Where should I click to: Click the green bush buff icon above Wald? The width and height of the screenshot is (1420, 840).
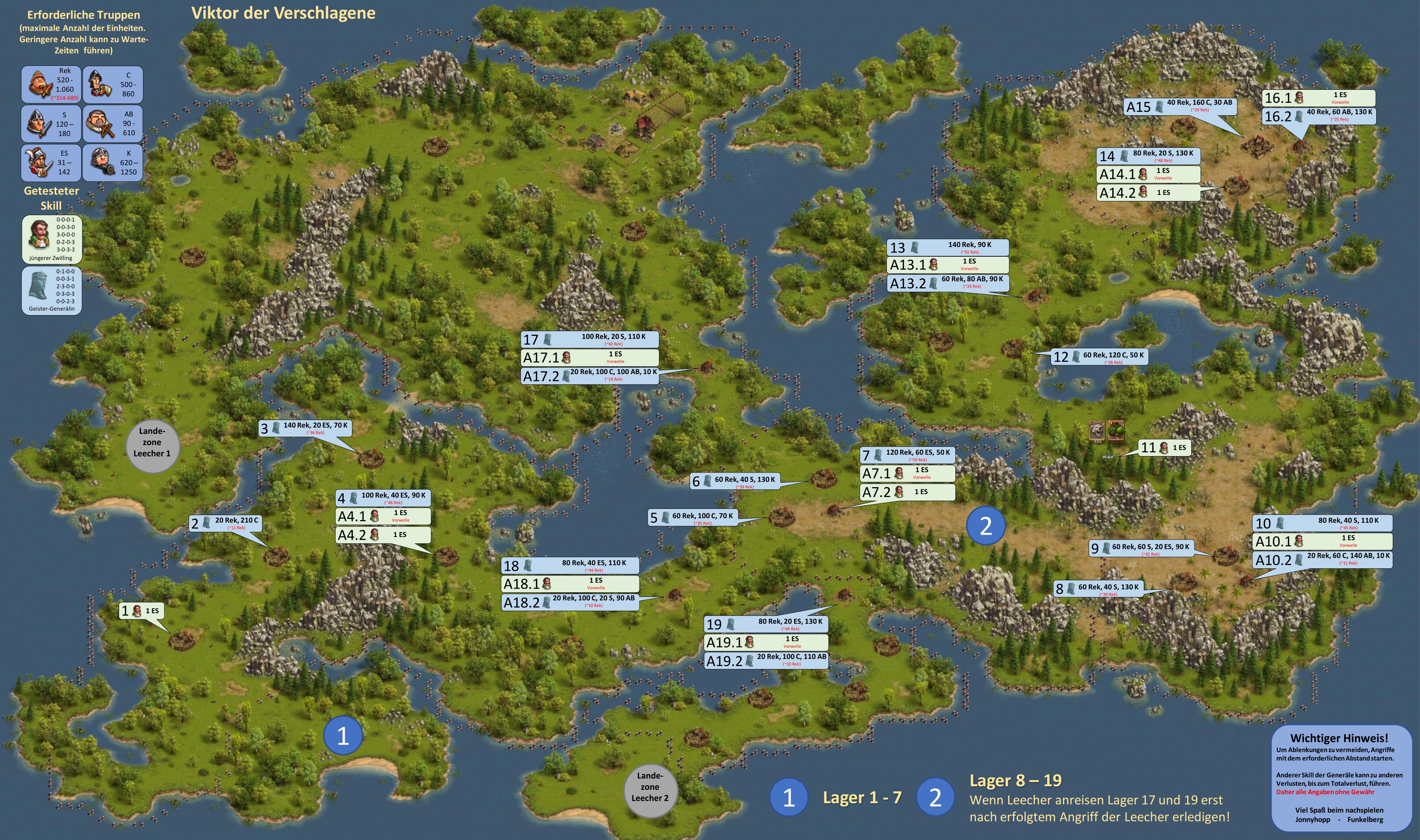click(x=1116, y=430)
